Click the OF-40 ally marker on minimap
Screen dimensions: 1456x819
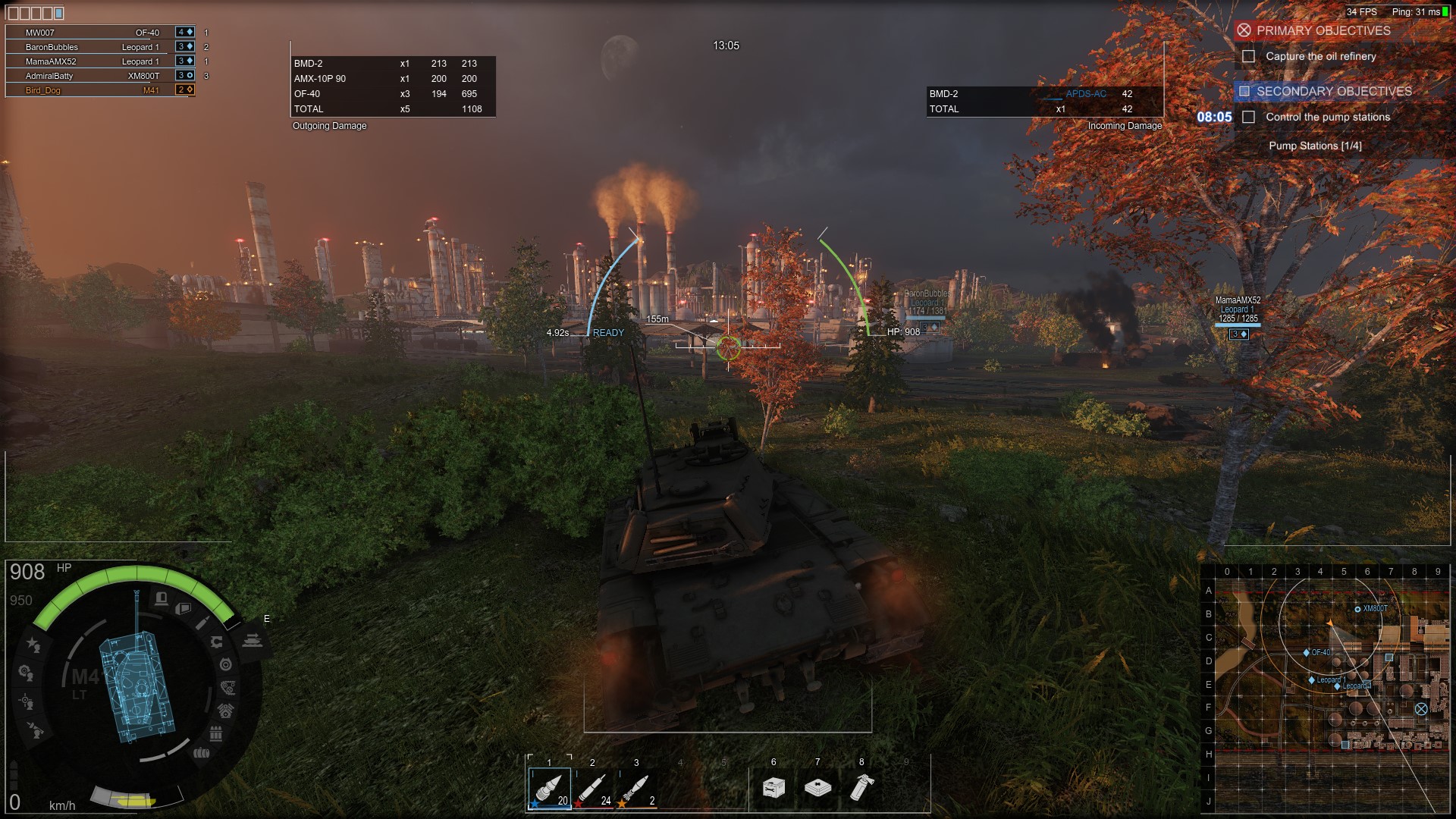tap(1307, 652)
